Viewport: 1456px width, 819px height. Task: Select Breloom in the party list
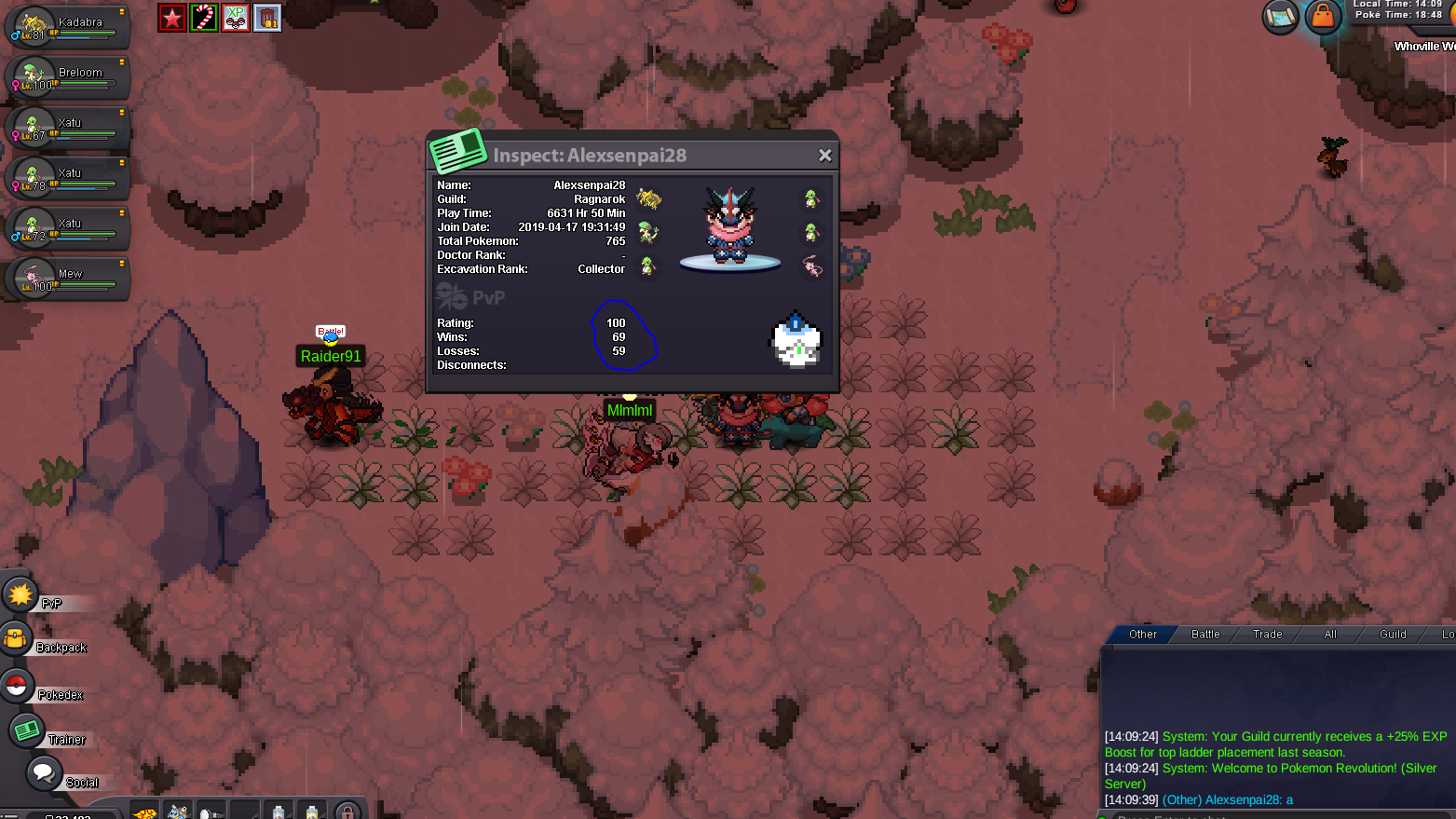67,77
